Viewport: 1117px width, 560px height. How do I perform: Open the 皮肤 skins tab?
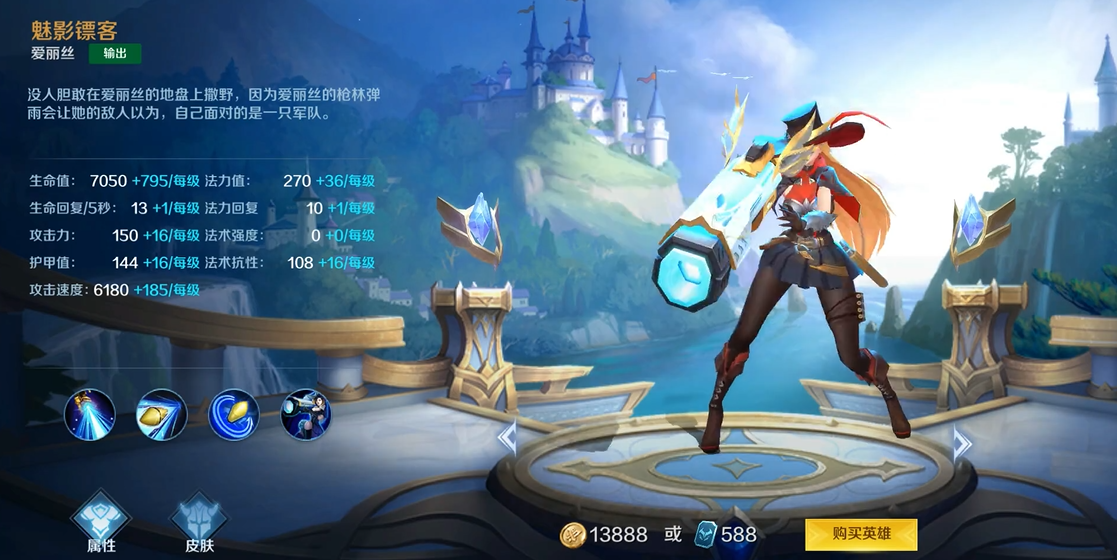click(x=199, y=524)
